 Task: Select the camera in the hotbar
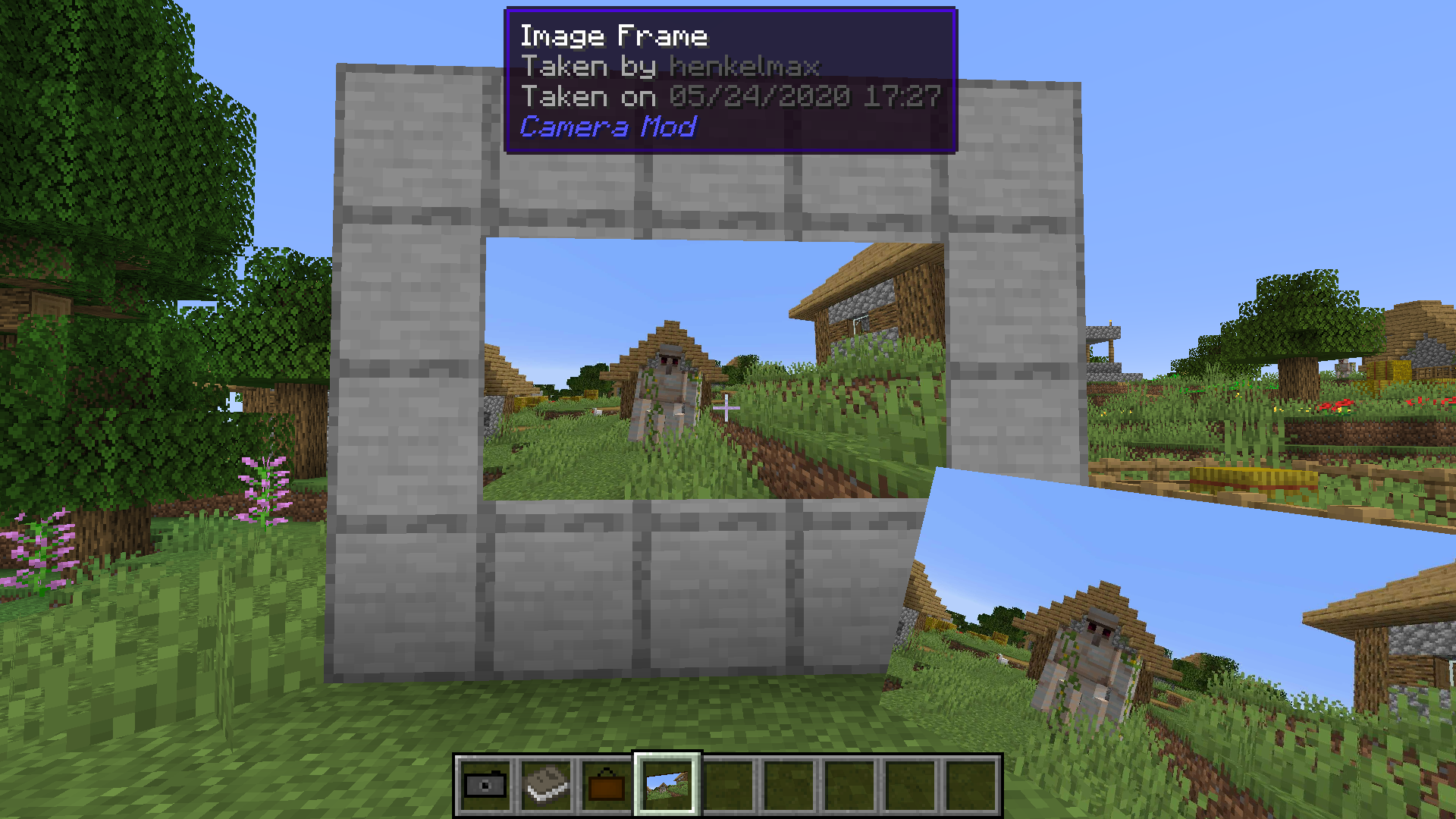pos(485,786)
